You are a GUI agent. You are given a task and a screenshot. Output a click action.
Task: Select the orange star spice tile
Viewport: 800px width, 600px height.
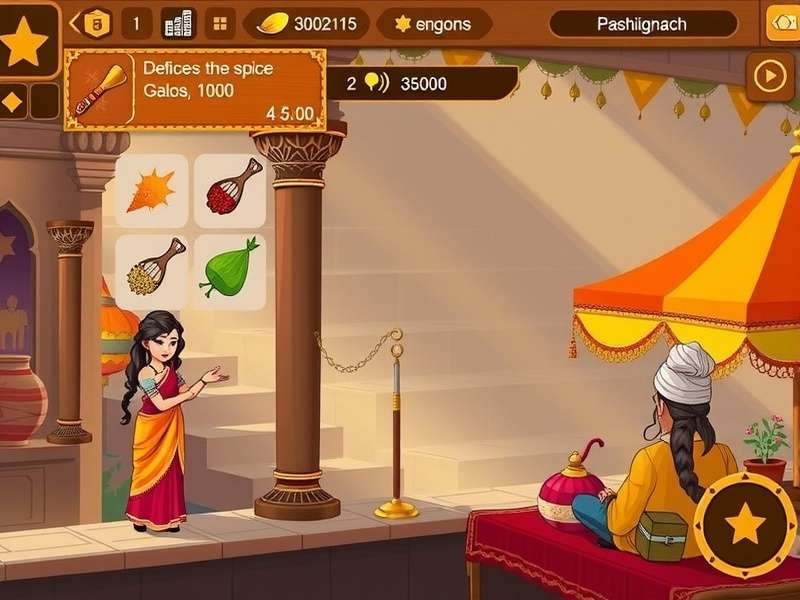coord(151,190)
